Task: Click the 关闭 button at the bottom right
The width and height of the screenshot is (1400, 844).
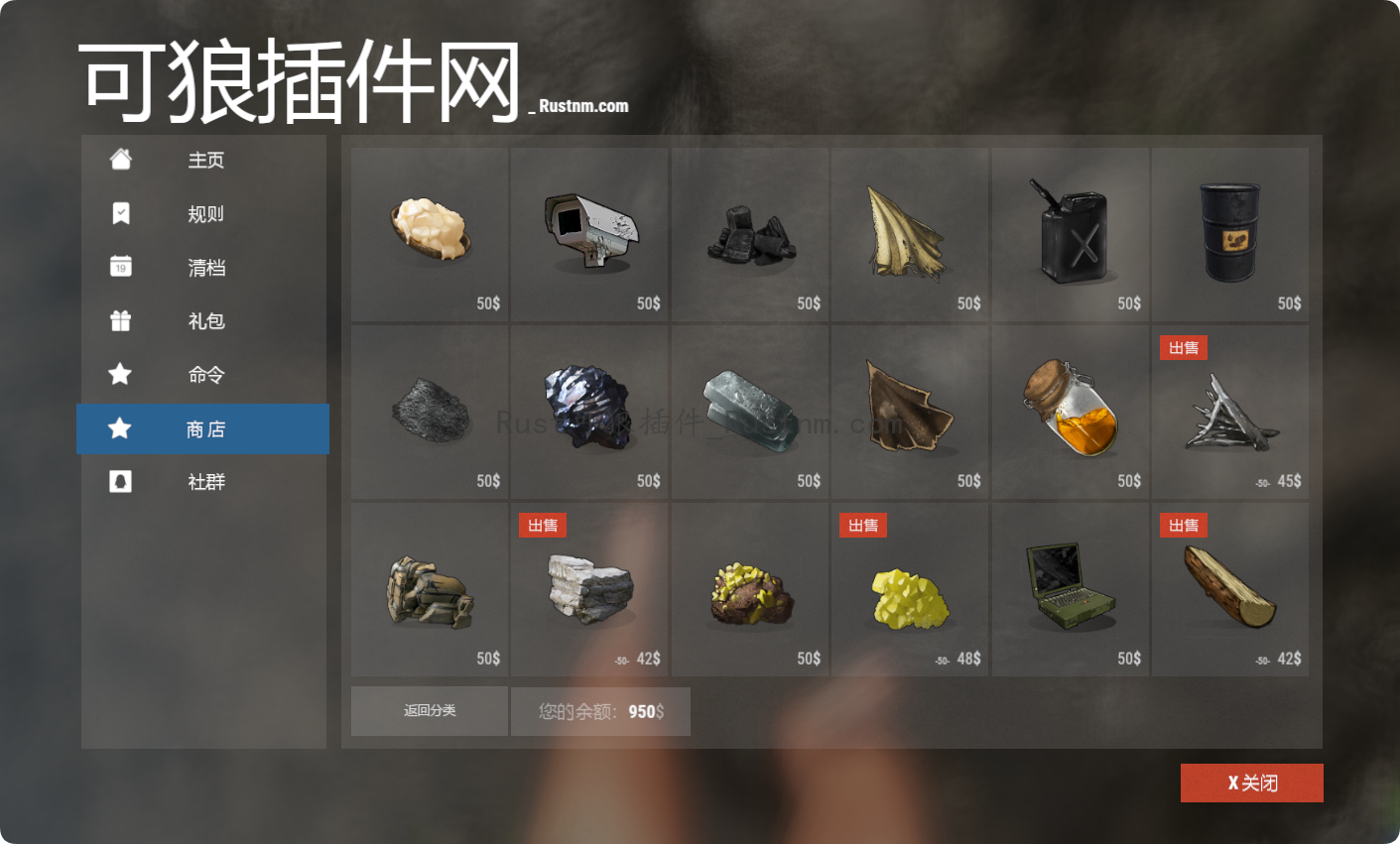Action: 1251,783
